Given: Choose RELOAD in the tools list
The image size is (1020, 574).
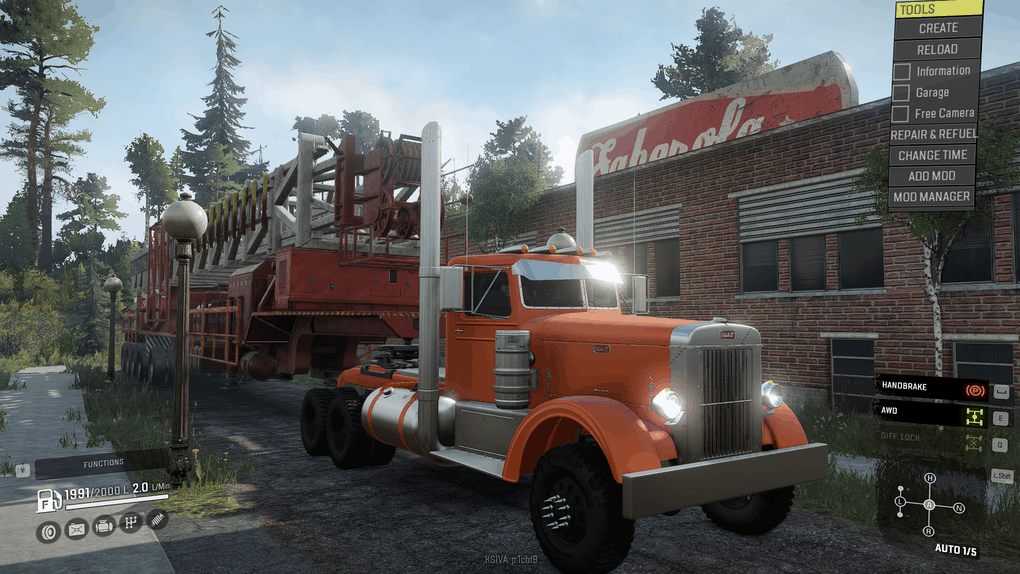Looking at the screenshot, I should click(x=937, y=49).
